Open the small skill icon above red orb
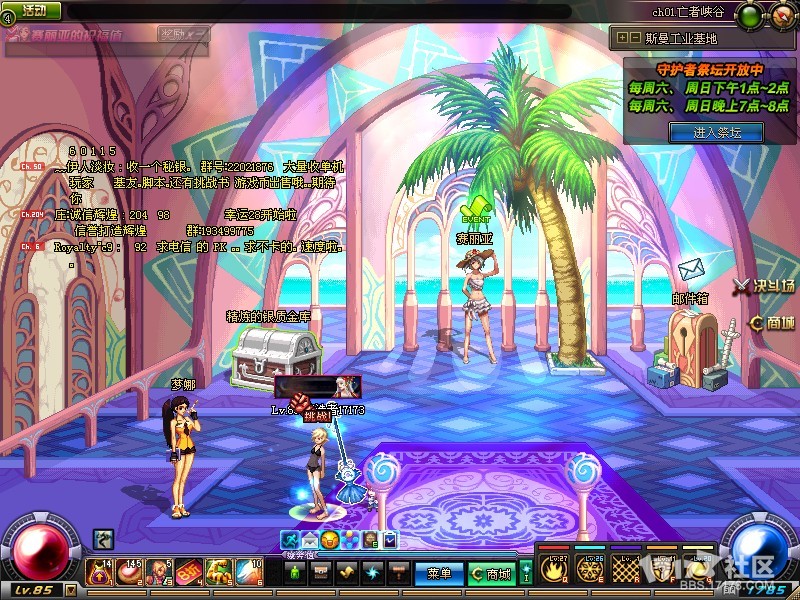 (103, 539)
